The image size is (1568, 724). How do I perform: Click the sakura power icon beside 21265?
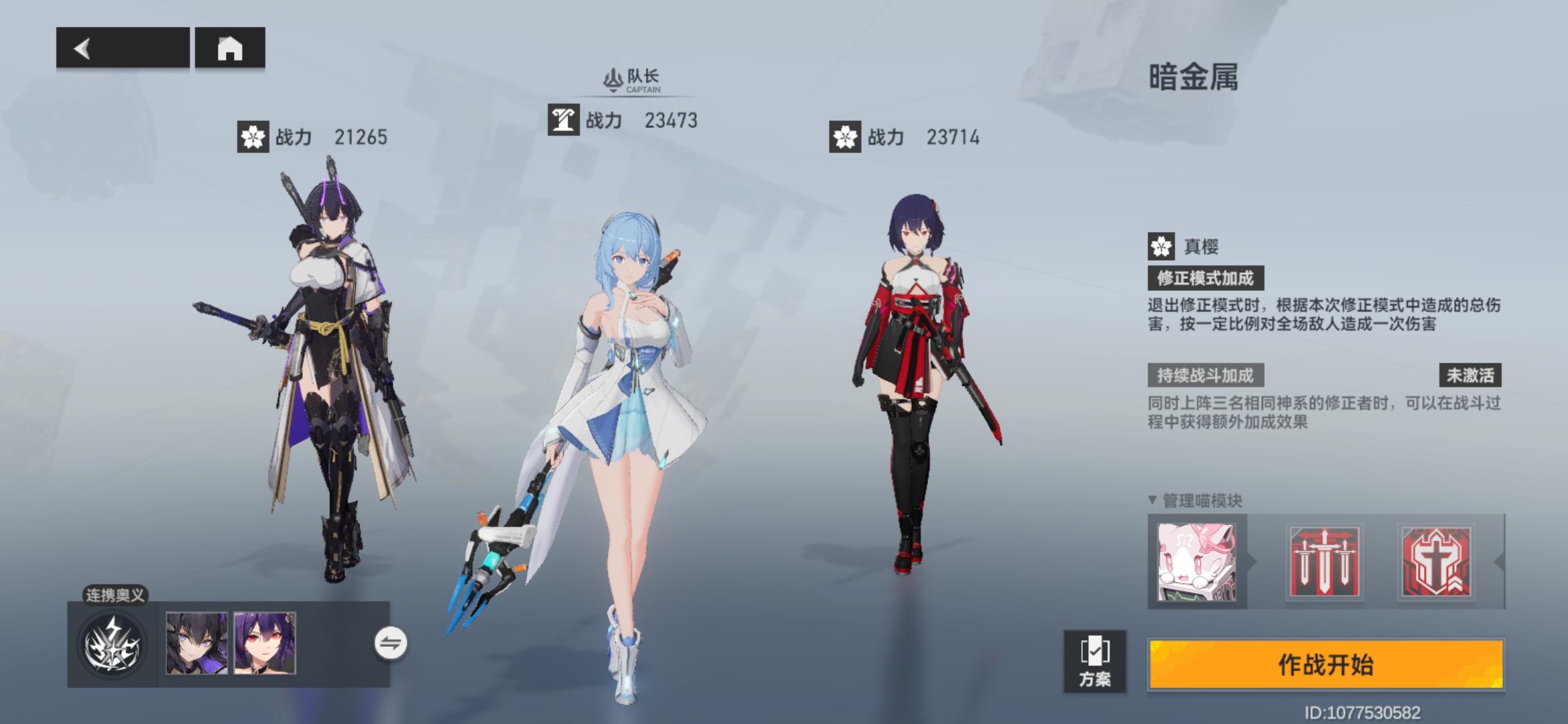(253, 137)
